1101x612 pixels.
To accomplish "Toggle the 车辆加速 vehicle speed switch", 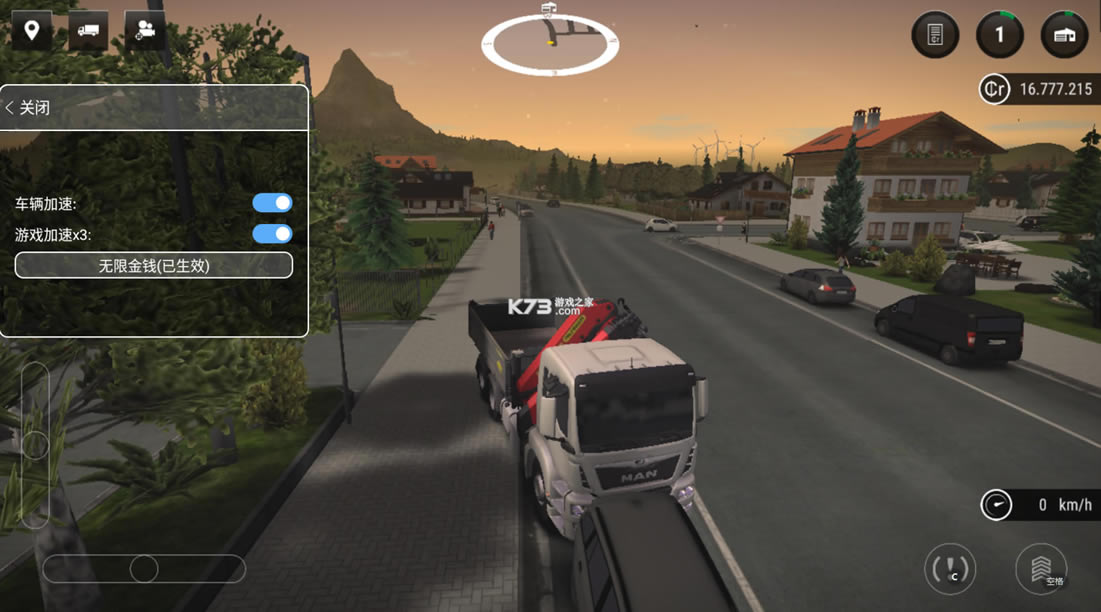I will pos(272,203).
